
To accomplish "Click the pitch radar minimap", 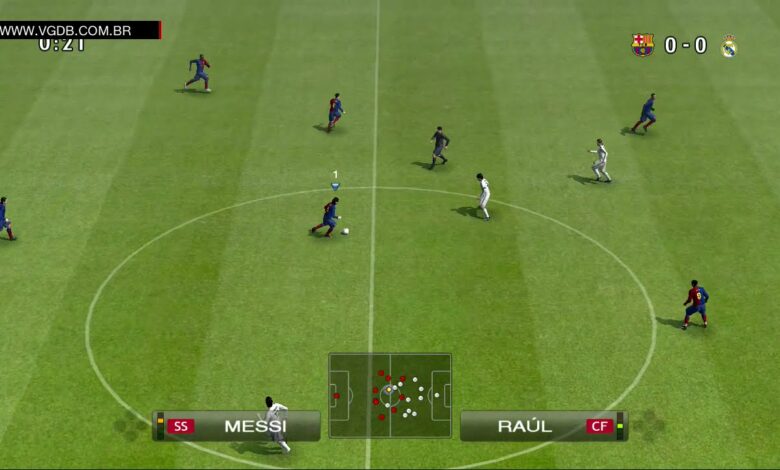I will 390,393.
